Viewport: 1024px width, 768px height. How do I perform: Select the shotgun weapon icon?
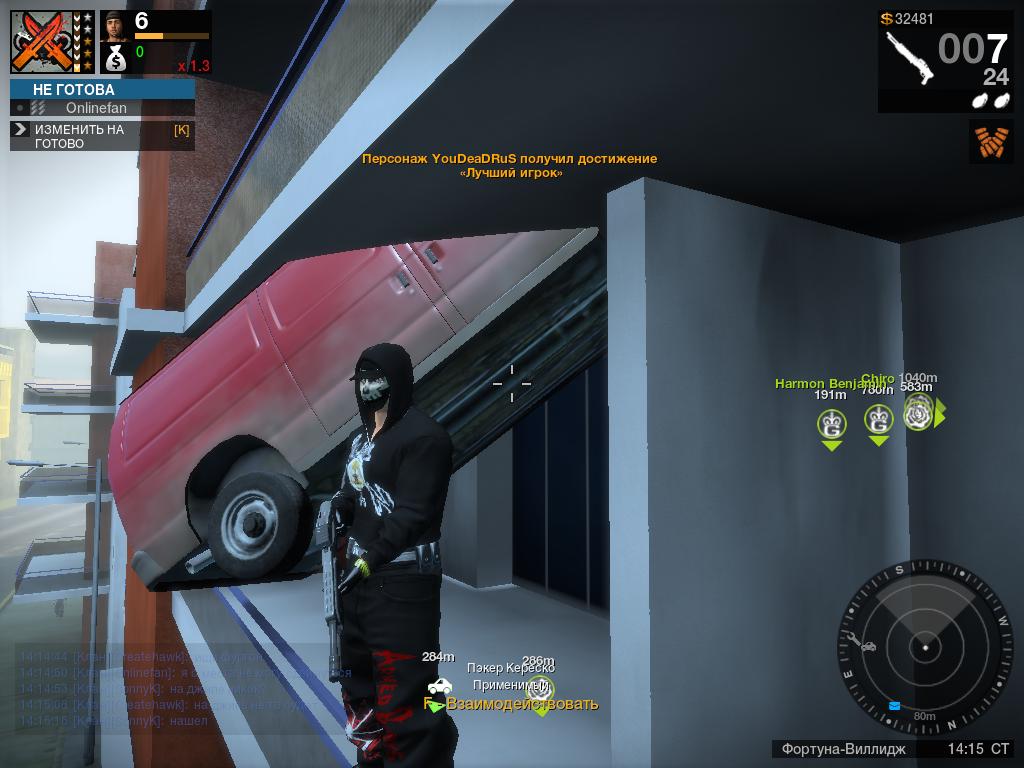(x=909, y=56)
